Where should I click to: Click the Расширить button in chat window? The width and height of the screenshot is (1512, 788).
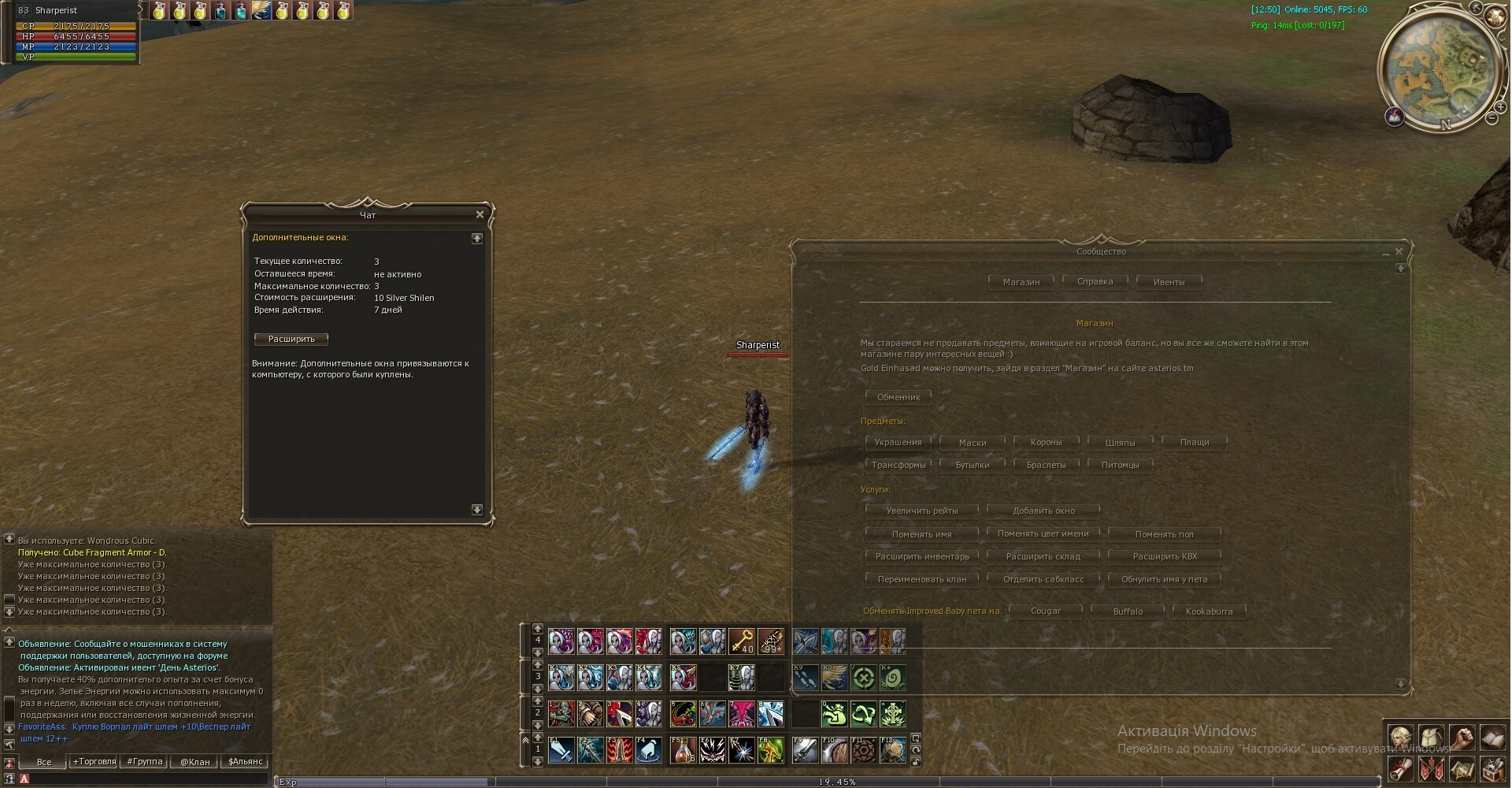tap(291, 339)
